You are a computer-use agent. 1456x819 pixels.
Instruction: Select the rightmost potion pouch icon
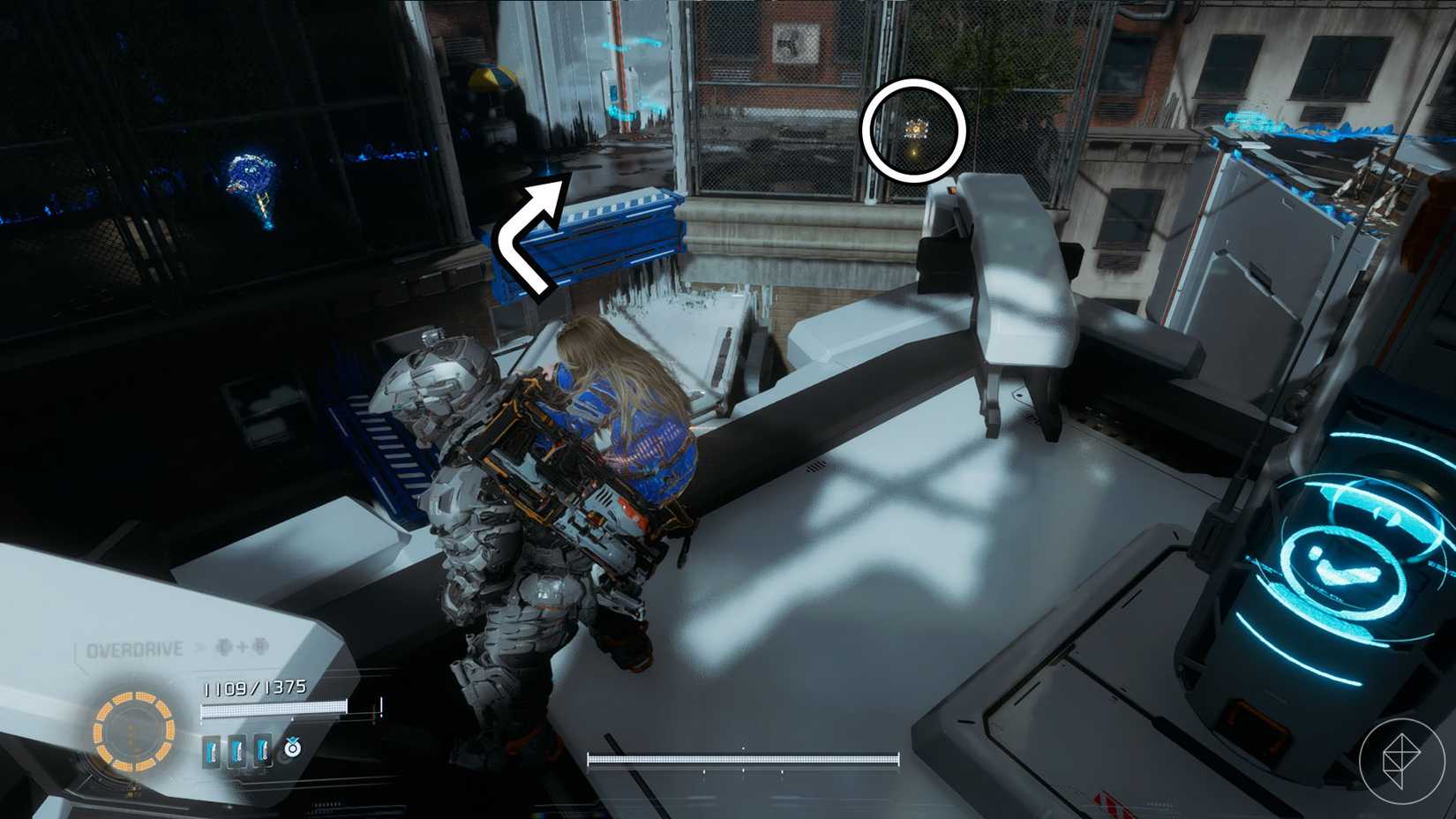pyautogui.click(x=263, y=750)
